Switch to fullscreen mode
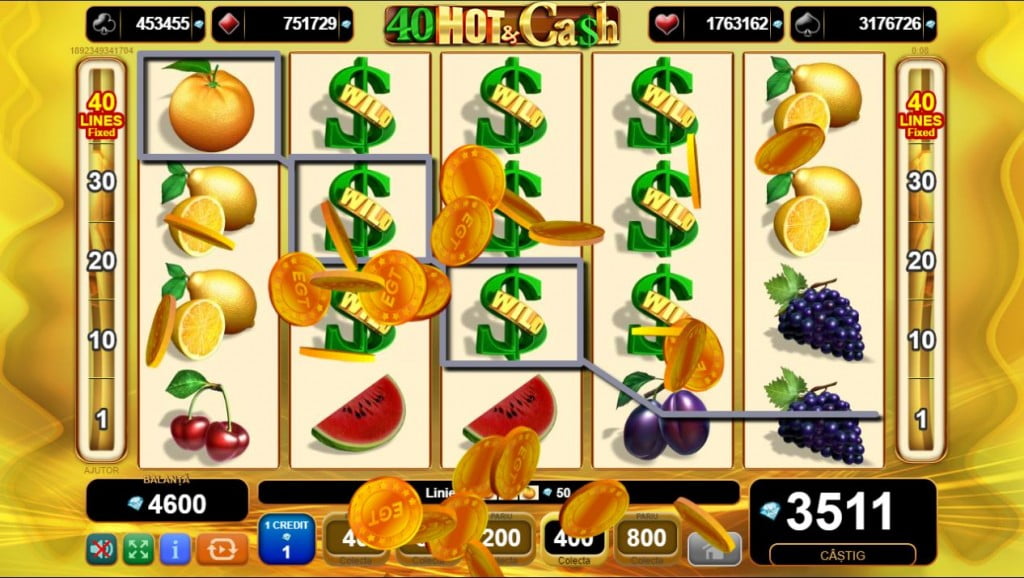Image resolution: width=1024 pixels, height=578 pixels. pos(137,548)
